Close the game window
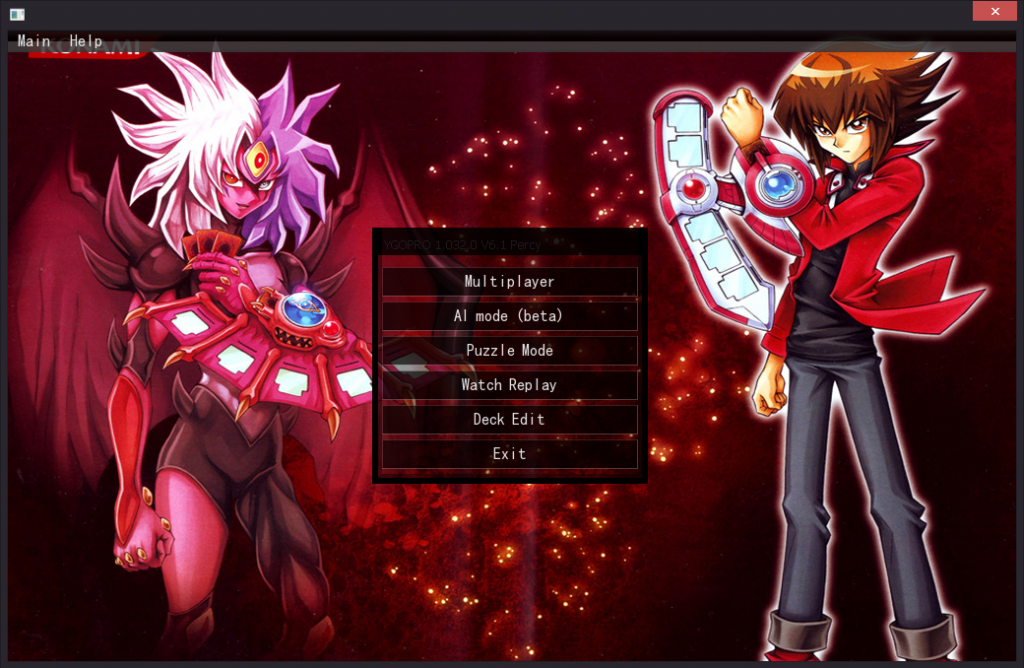 (995, 11)
